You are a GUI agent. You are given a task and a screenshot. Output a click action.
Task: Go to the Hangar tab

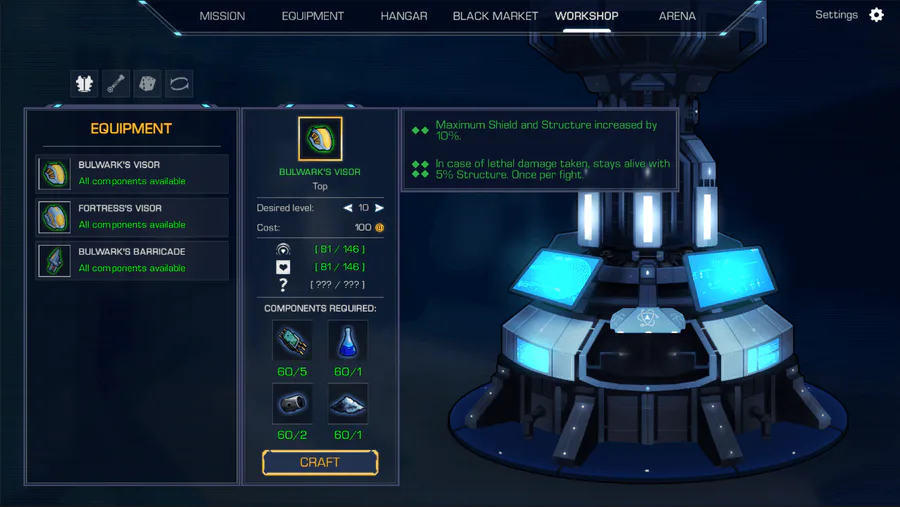click(x=404, y=16)
